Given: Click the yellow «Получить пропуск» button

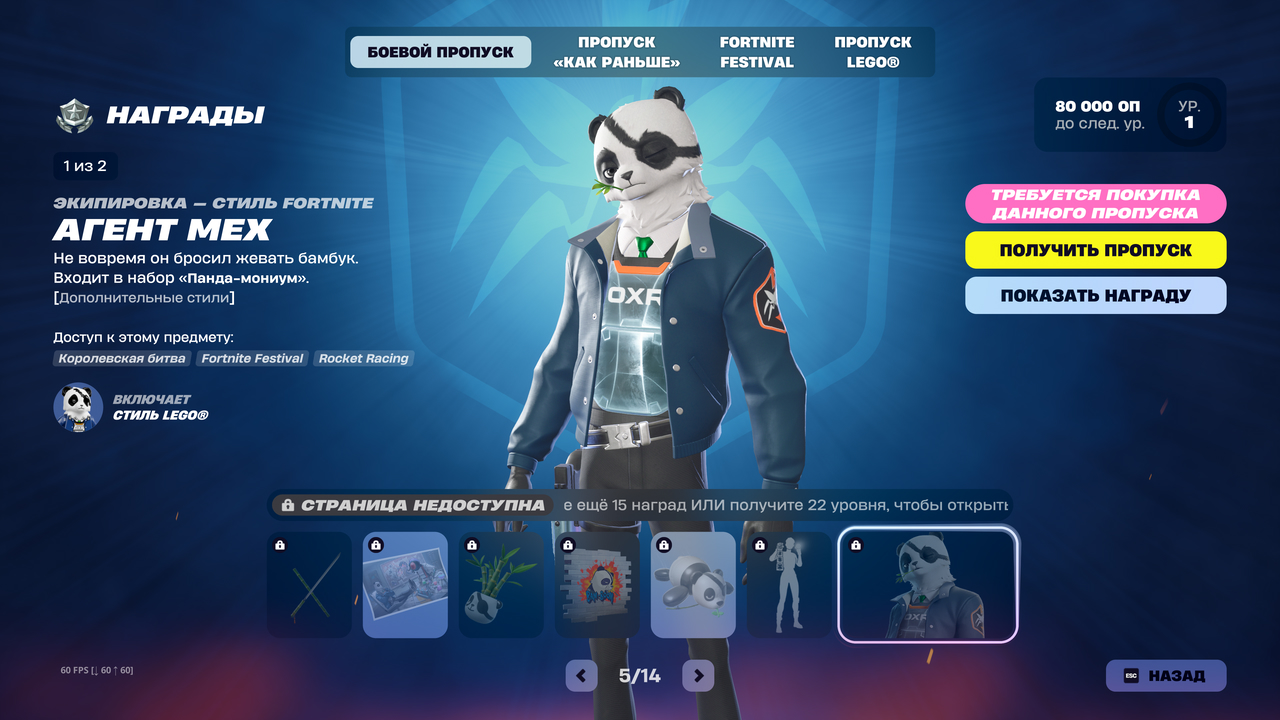Looking at the screenshot, I should coord(1095,250).
